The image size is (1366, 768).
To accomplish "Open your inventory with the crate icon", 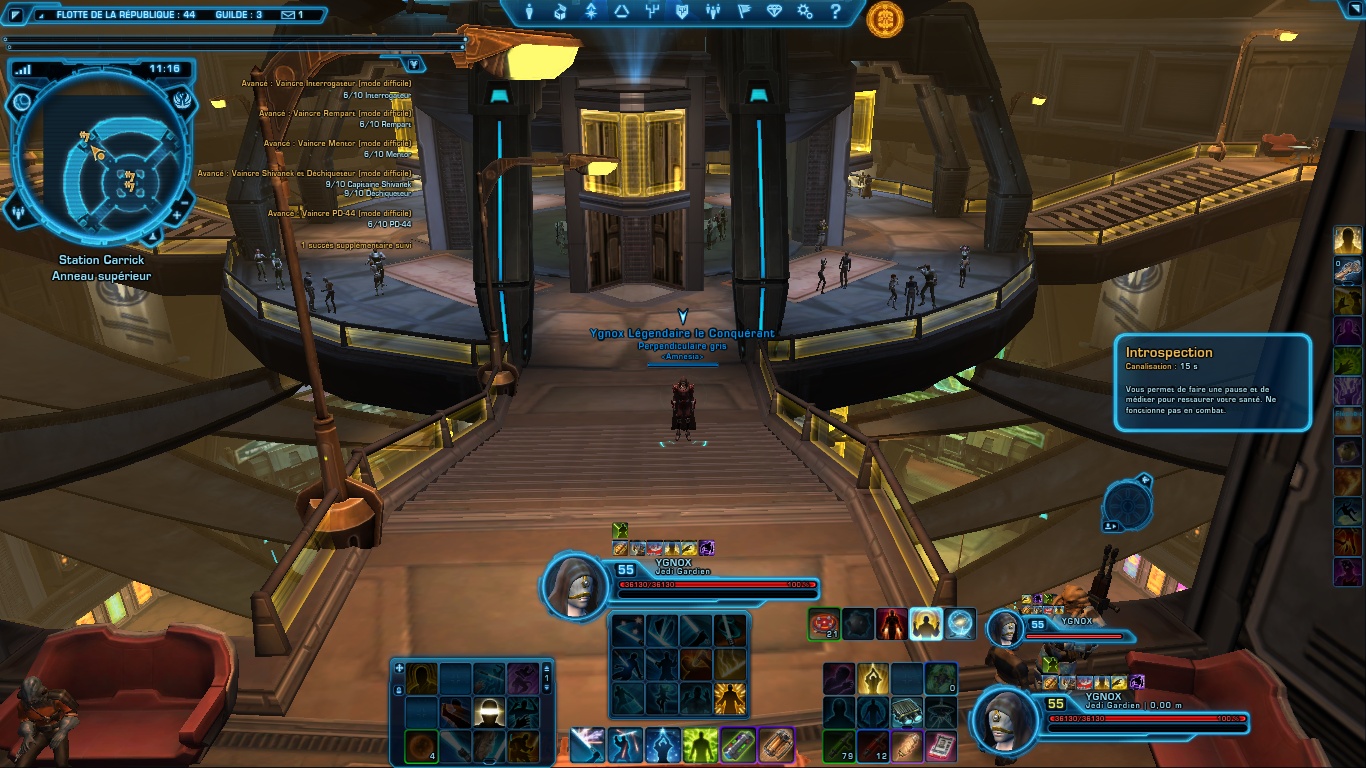I will (558, 12).
